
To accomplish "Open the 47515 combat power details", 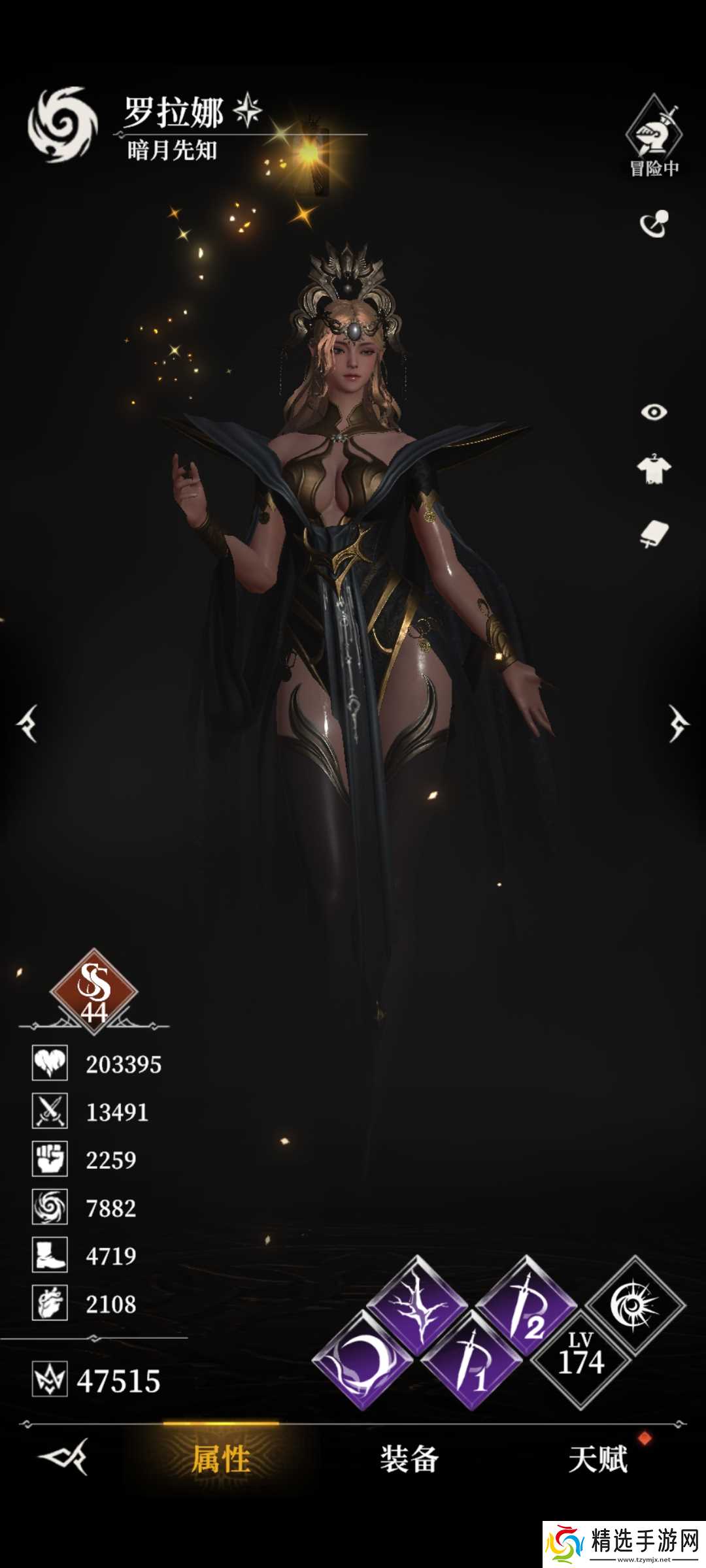I will tap(98, 1380).
